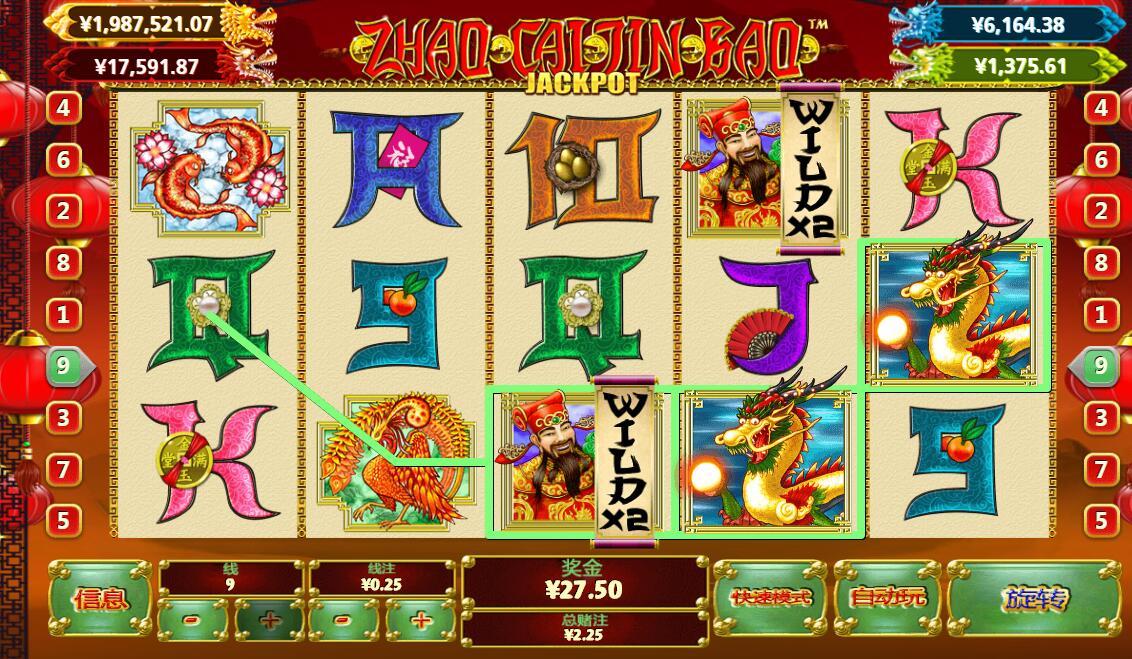Raise the line bet (线注) amount

[420, 621]
